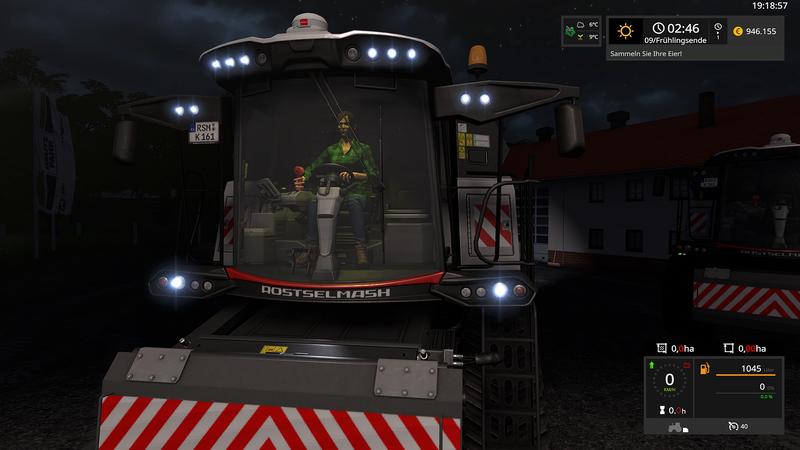Screen dimensions: 800x450
Task: Toggle the cruise control icon
Action: tap(733, 427)
